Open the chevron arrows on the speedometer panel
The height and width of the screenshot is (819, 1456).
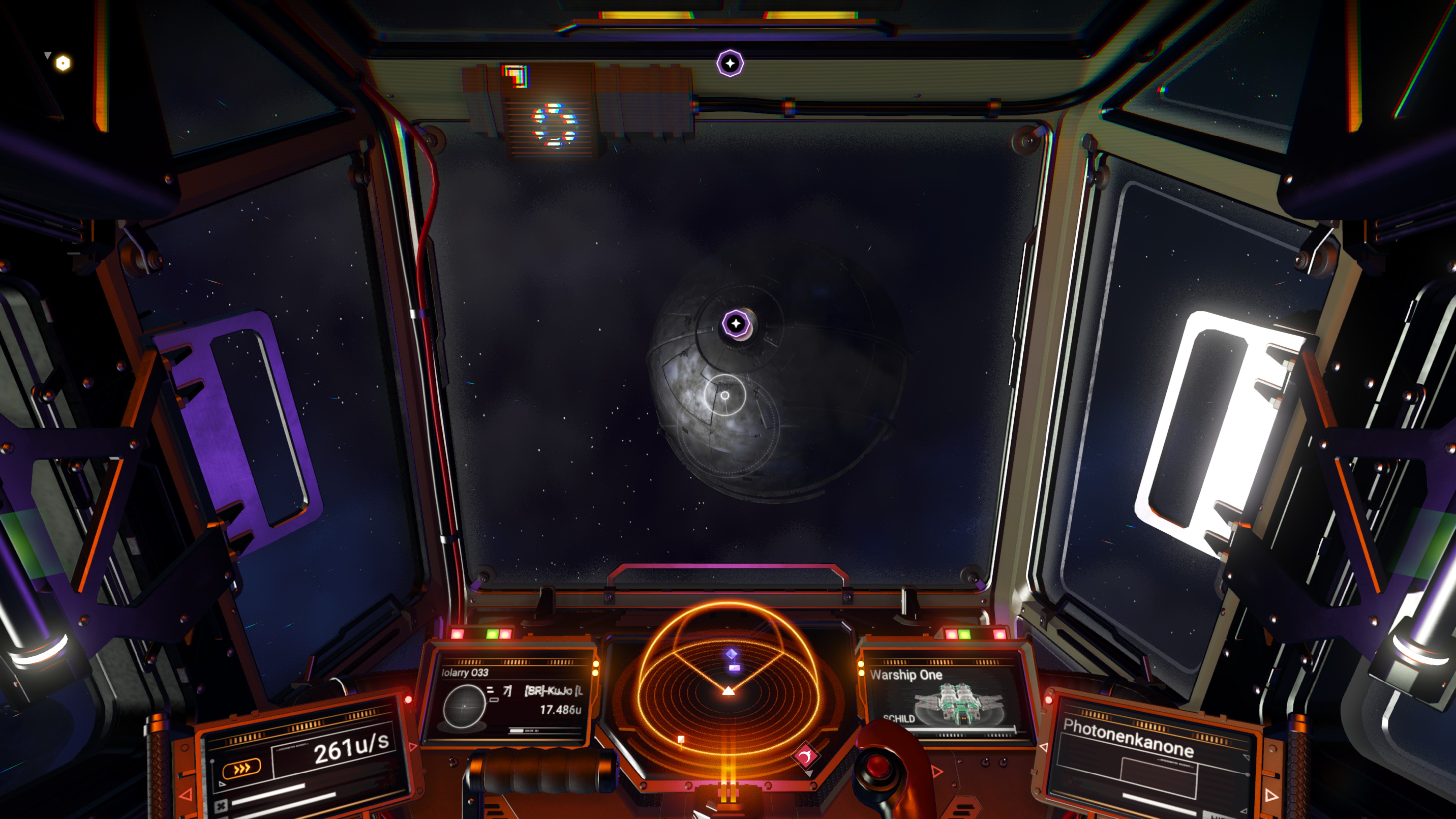pyautogui.click(x=242, y=767)
